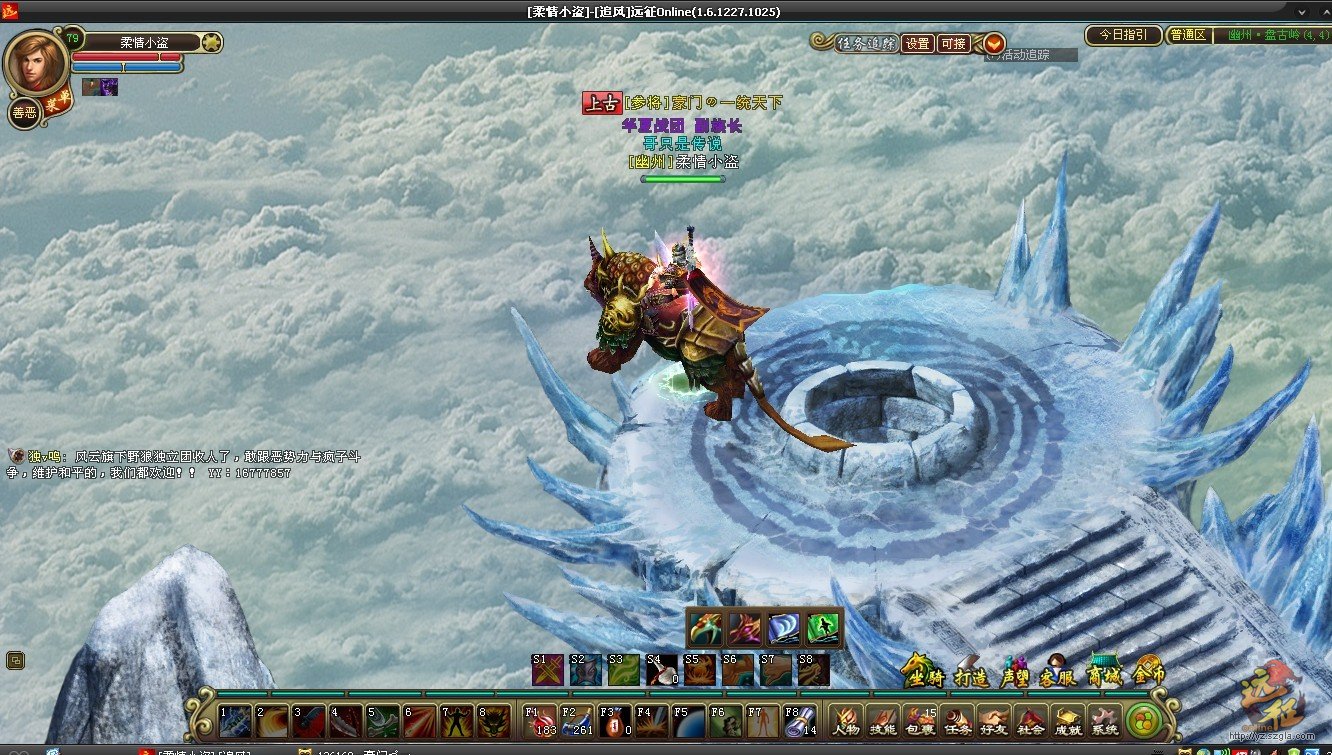Open the 系统 system menu

click(x=1104, y=720)
